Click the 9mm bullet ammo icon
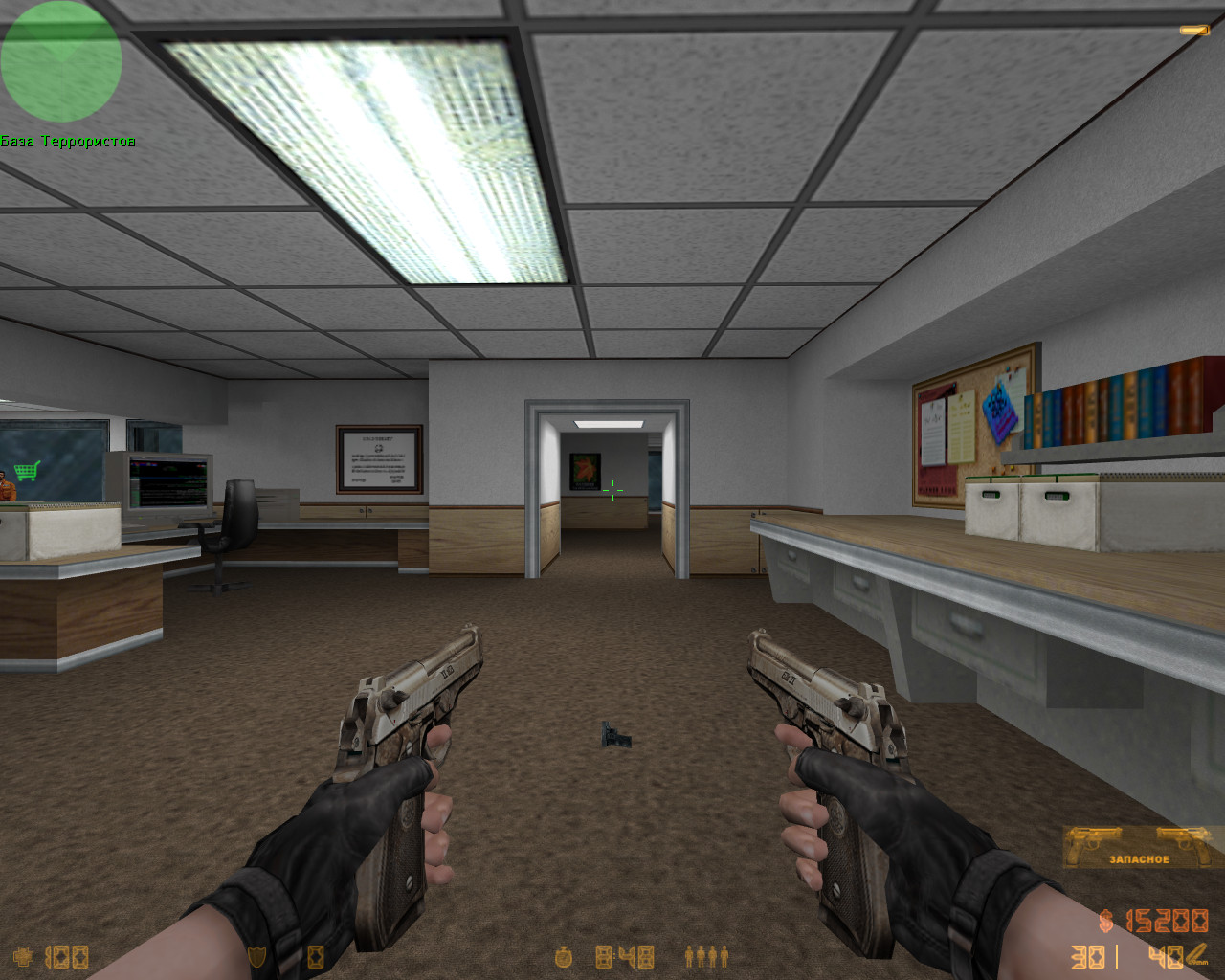Image resolution: width=1225 pixels, height=980 pixels. [x=1198, y=954]
